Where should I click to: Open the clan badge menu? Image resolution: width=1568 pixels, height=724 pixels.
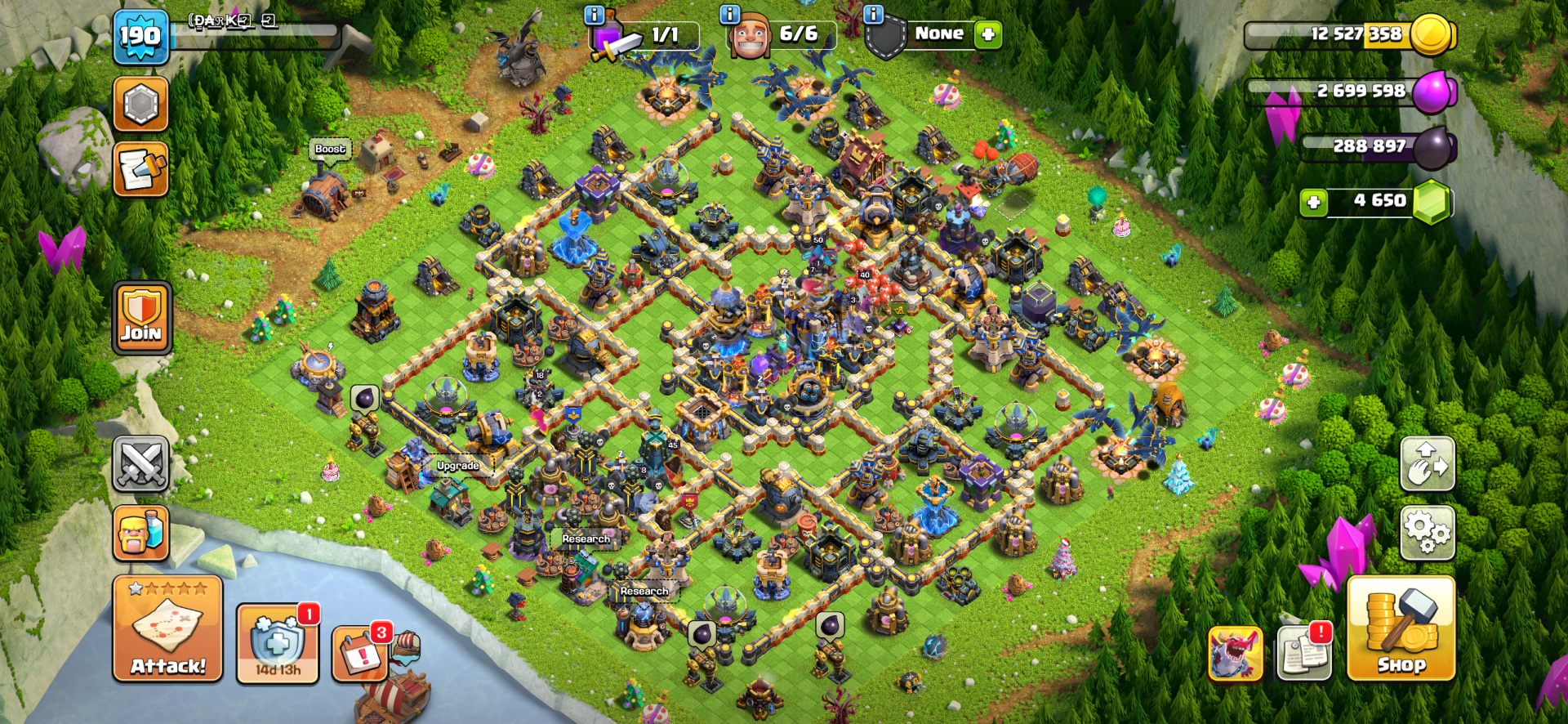(x=142, y=105)
